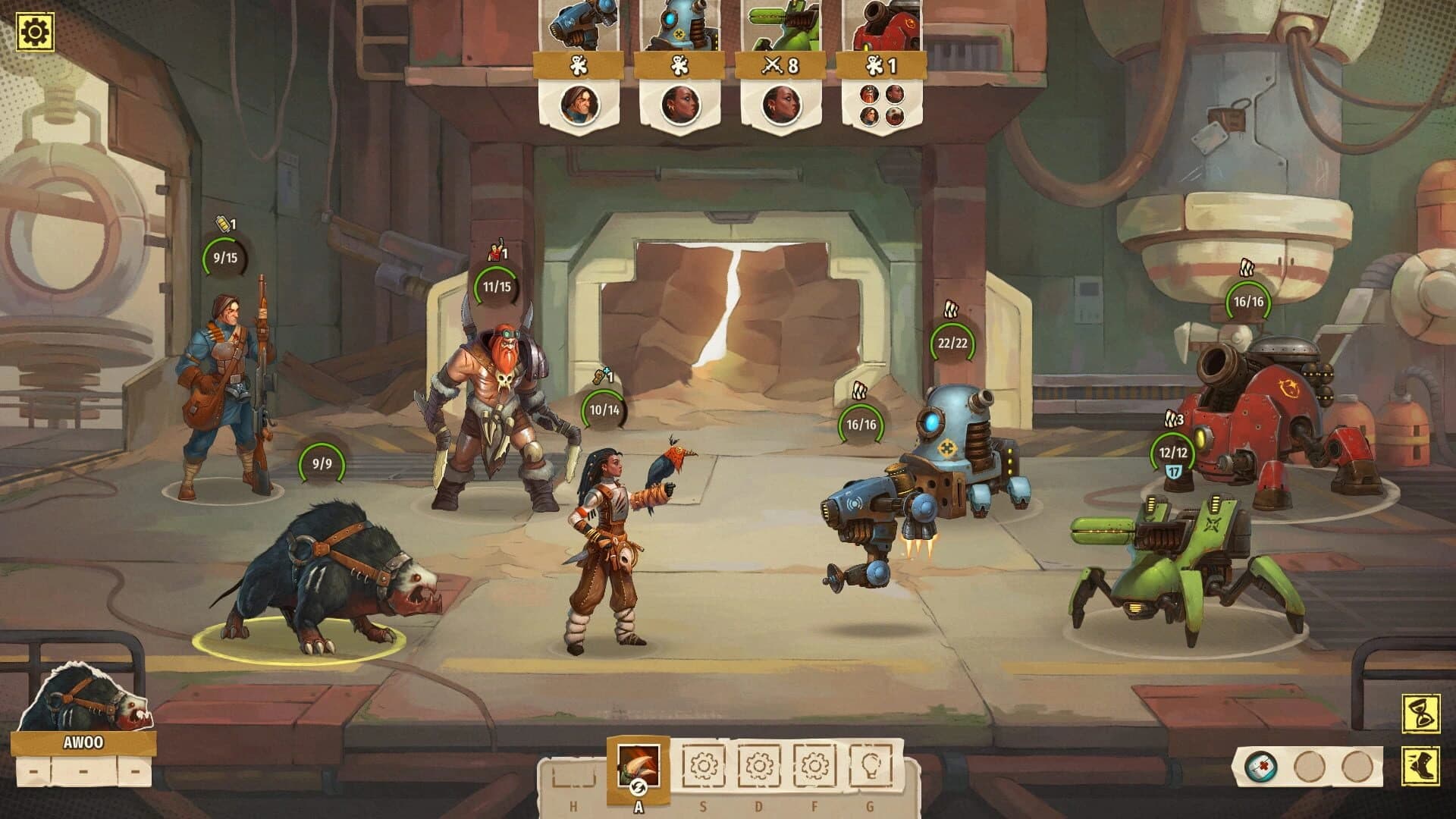This screenshot has width=1456, height=819.
Task: Click the crossed swords icon showing 8
Action: click(783, 65)
